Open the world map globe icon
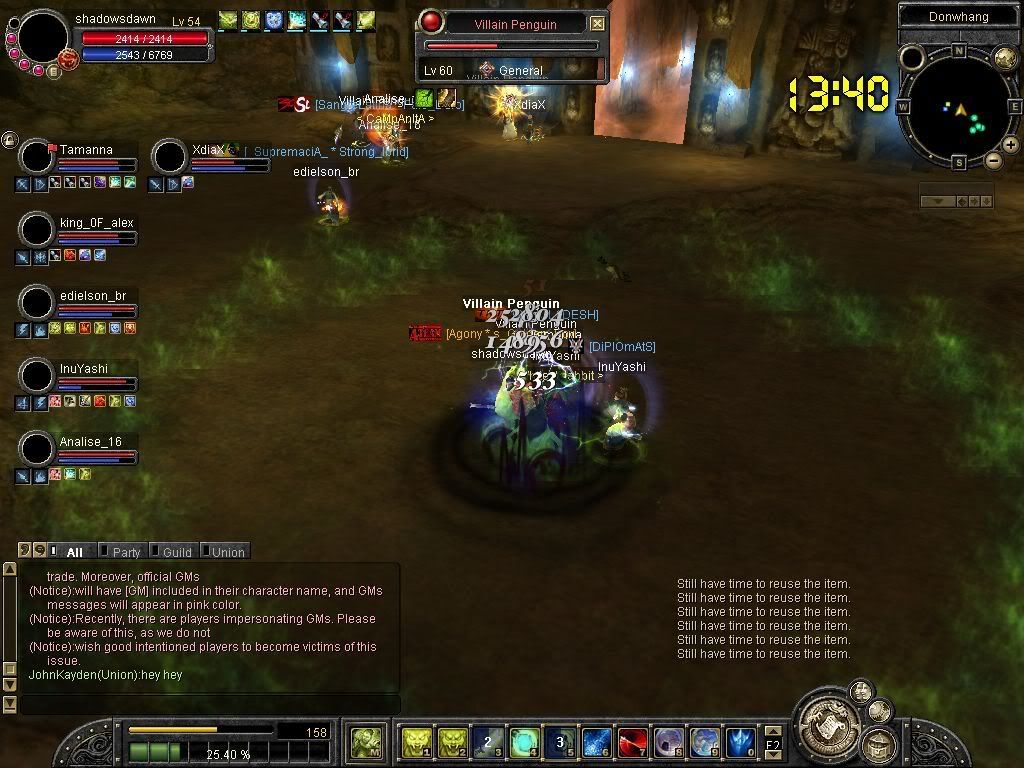This screenshot has width=1024, height=768. 1004,57
